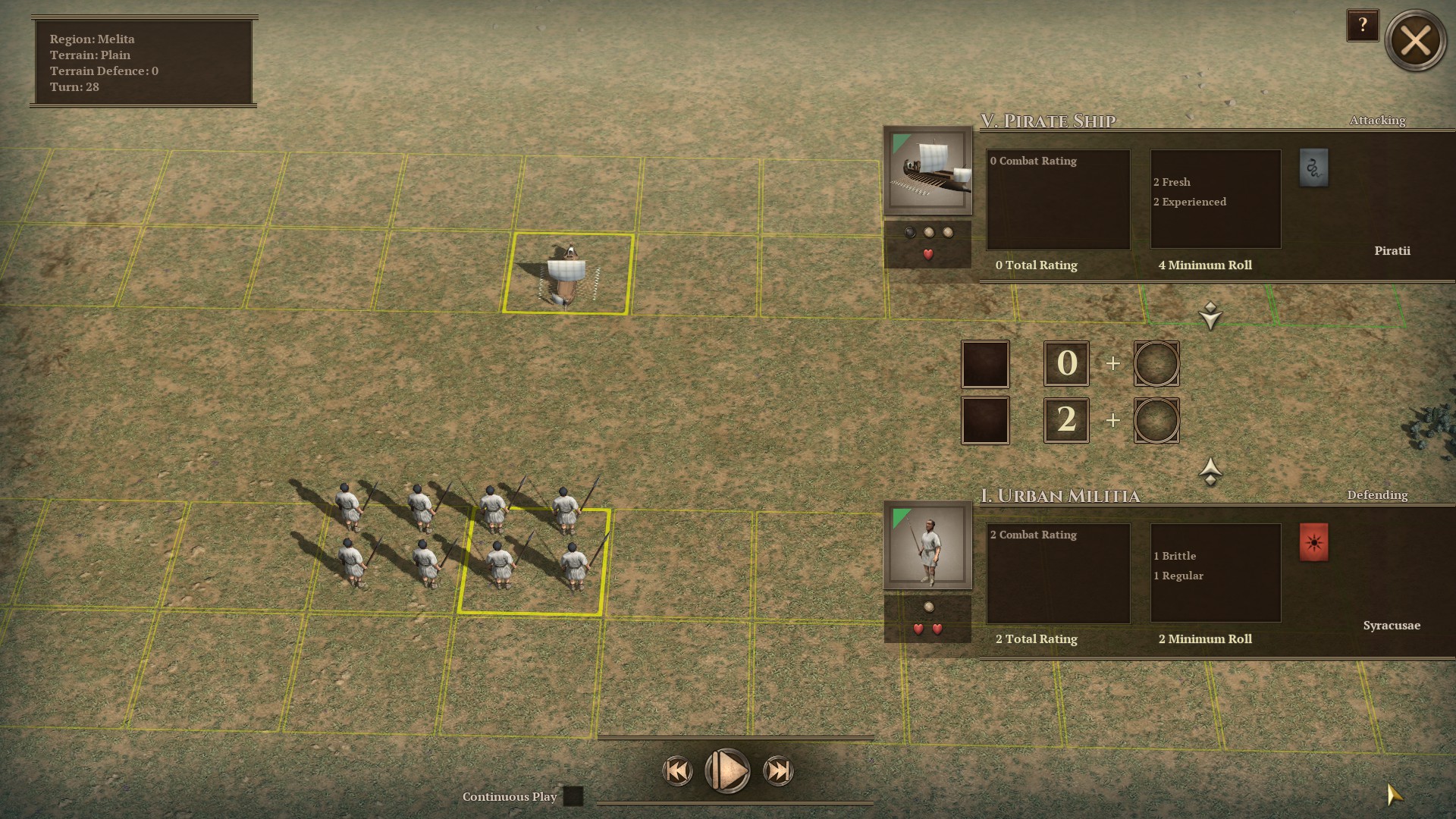
Task: Click the V. Pirate Ship panel header
Action: 1049,120
